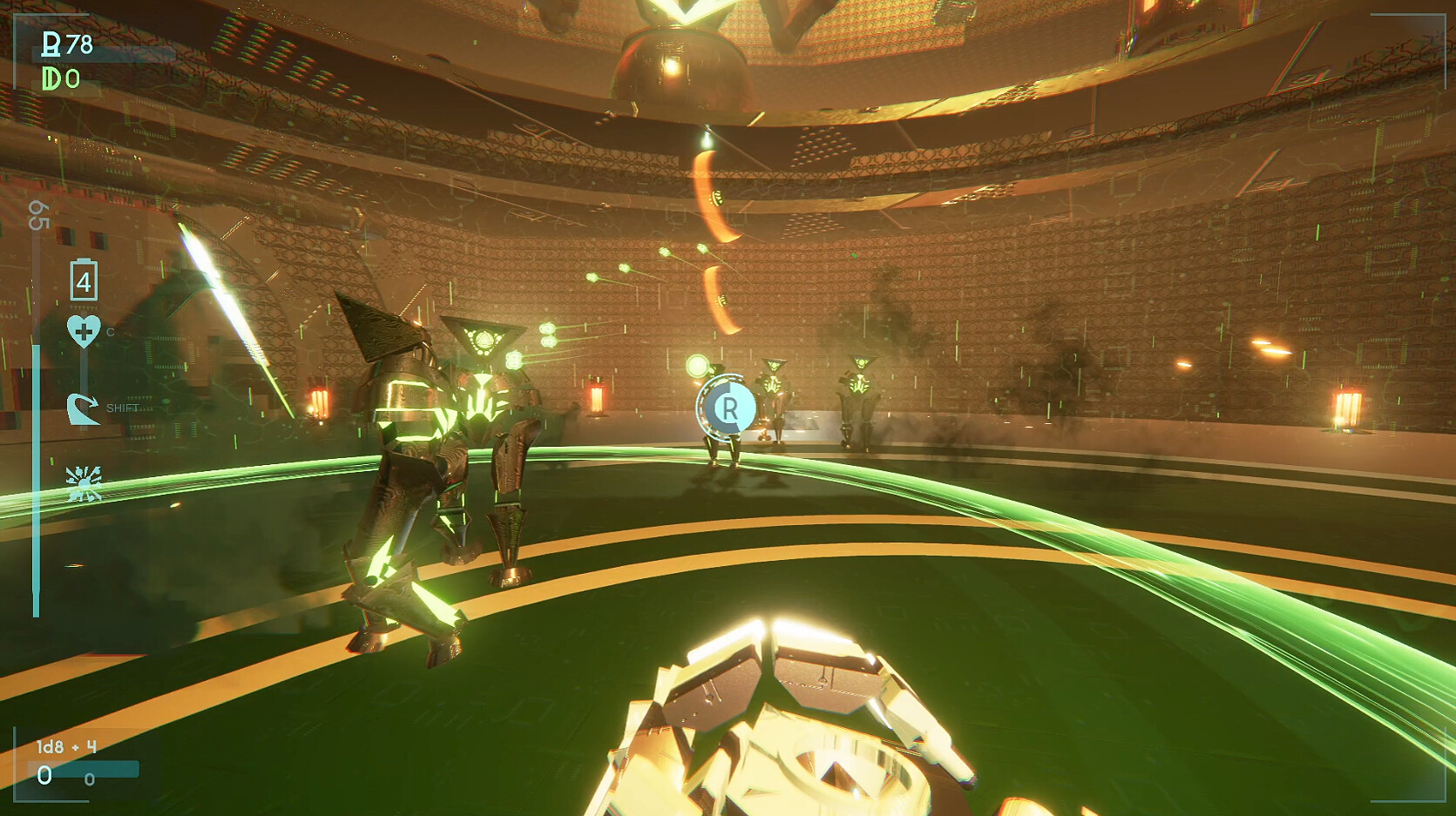The height and width of the screenshot is (816, 1456).
Task: Select the C keybind label near the heart
Action: click(110, 331)
